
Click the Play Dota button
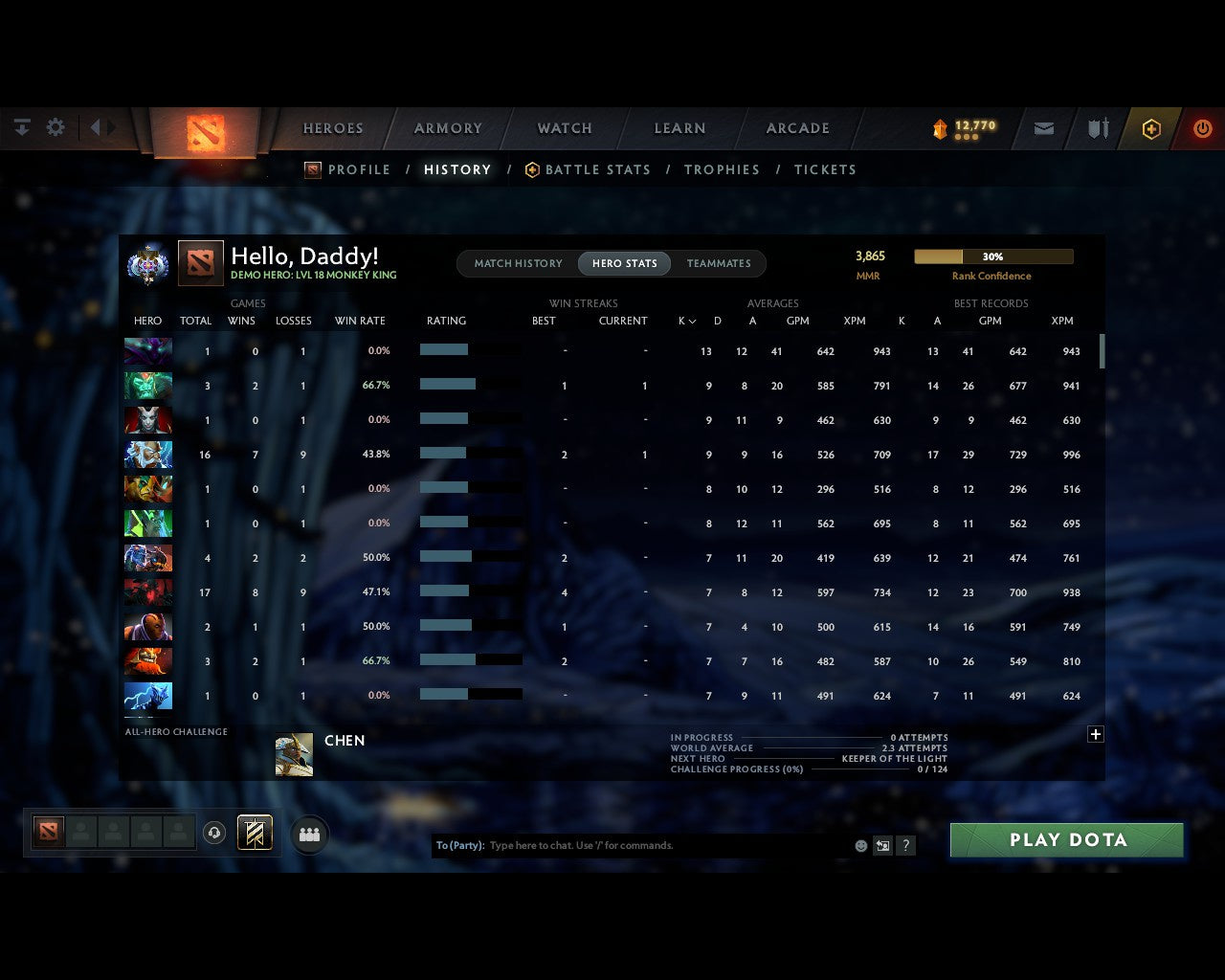coord(1066,839)
